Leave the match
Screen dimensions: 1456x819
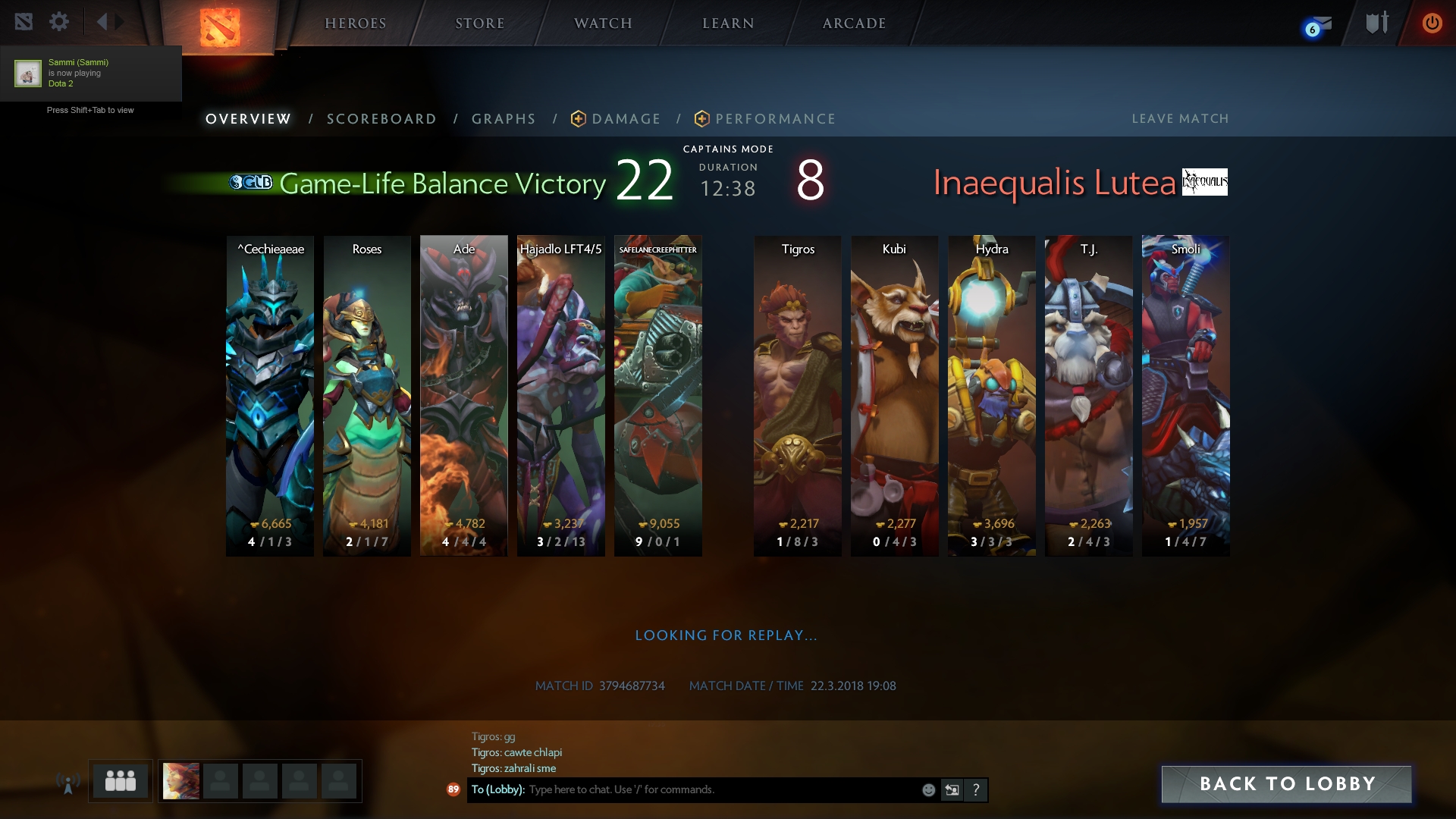(1180, 119)
